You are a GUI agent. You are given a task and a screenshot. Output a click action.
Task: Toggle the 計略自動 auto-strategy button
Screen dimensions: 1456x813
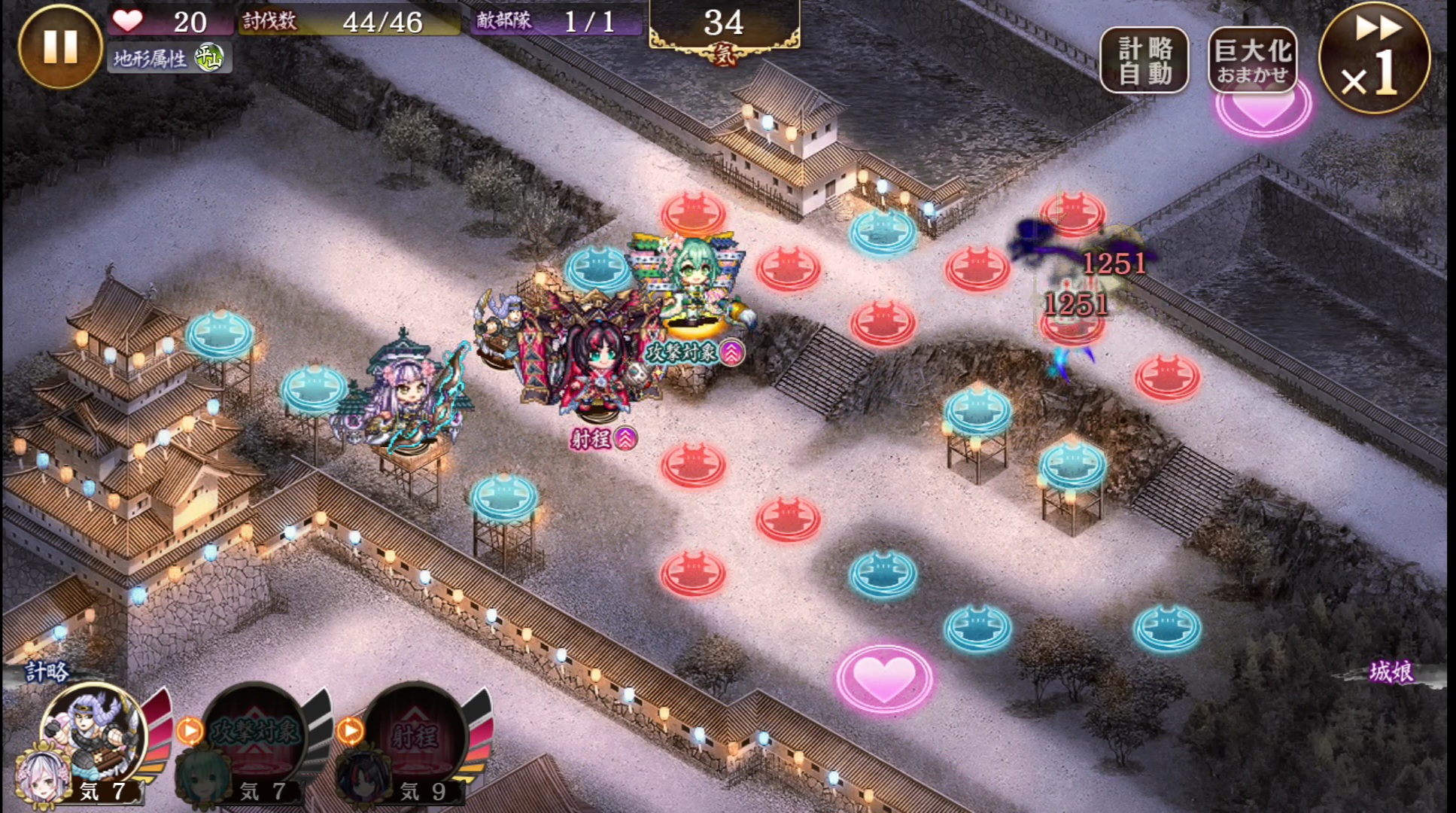[1144, 60]
